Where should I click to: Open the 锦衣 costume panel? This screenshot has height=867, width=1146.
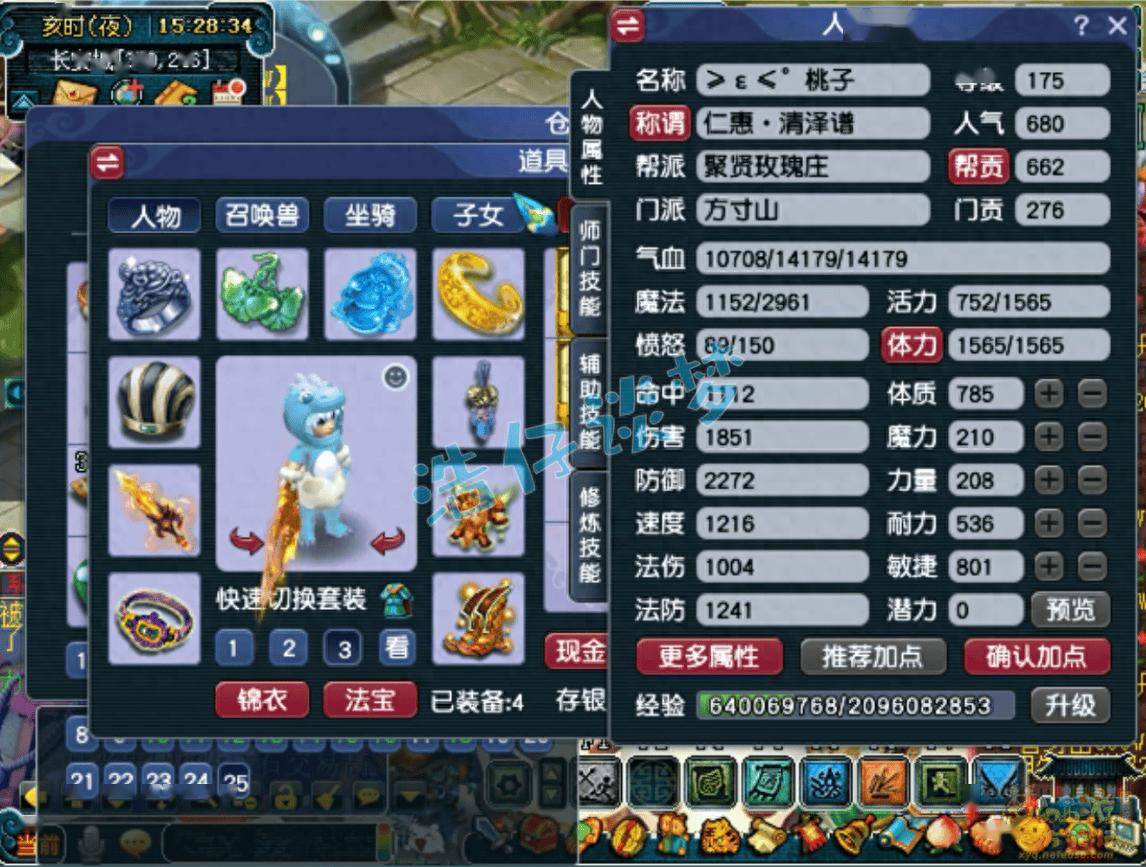click(262, 699)
